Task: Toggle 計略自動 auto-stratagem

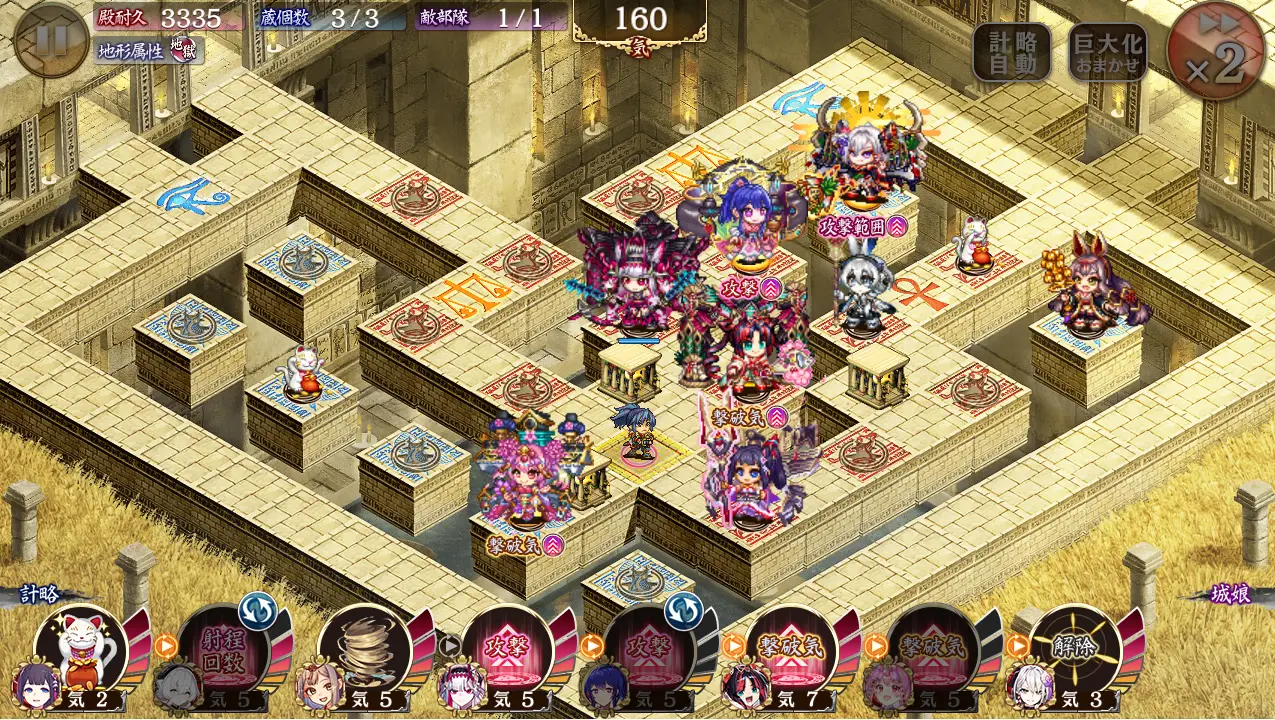Action: [x=1011, y=53]
